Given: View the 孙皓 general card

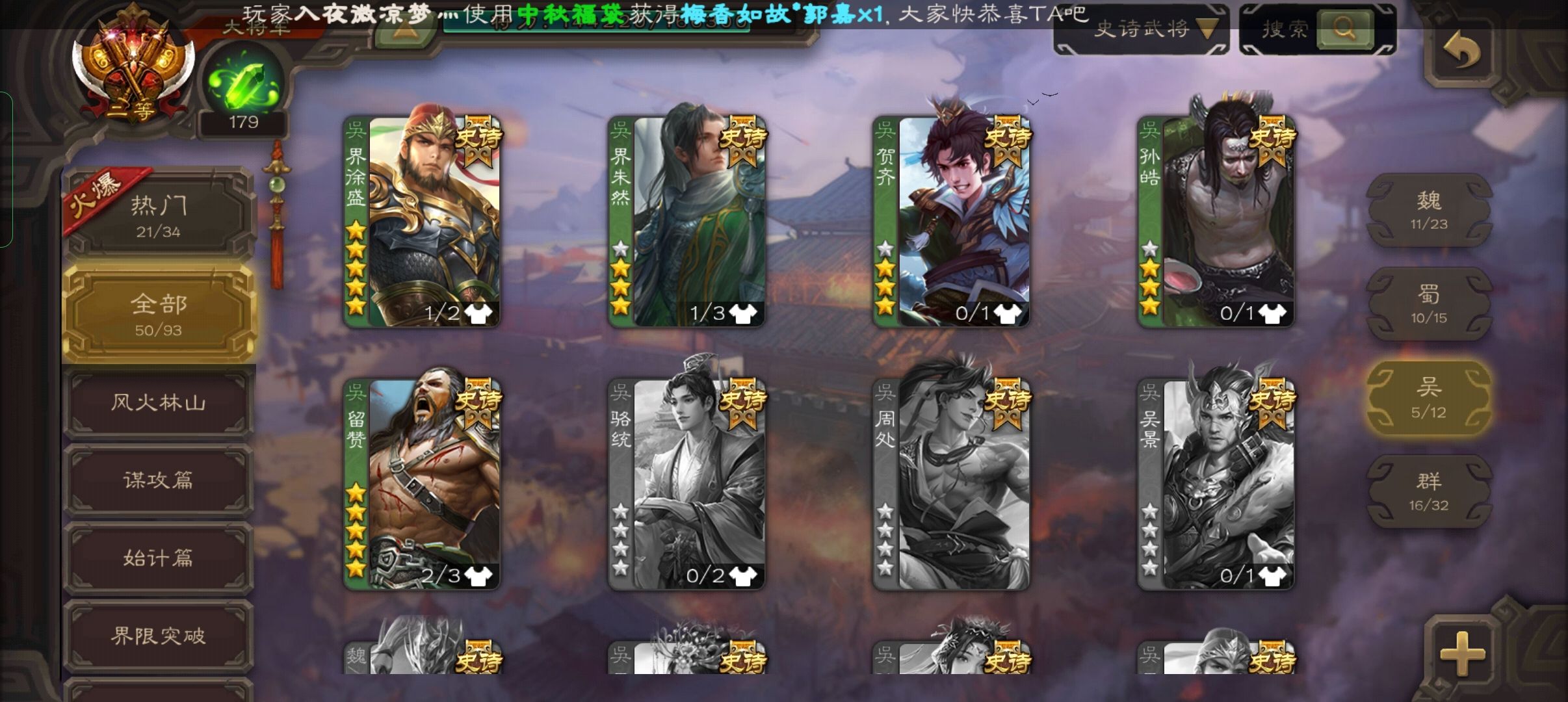Looking at the screenshot, I should 1216,221.
